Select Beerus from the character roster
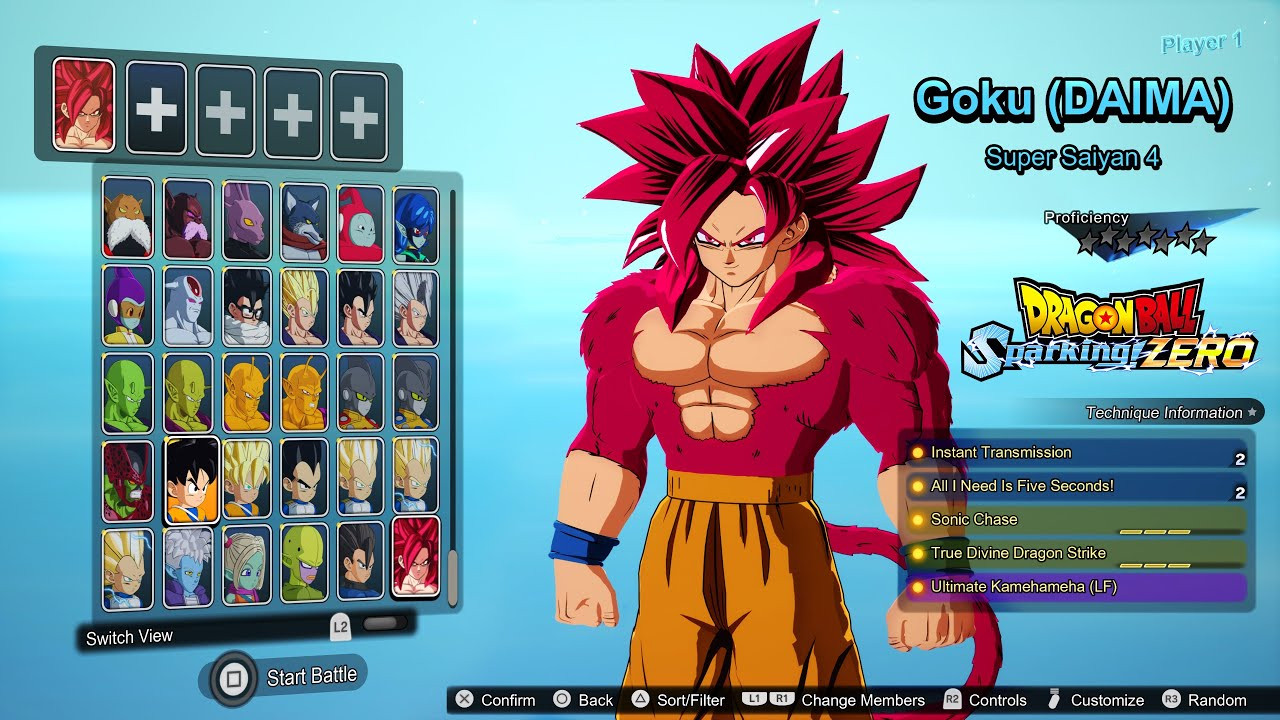The image size is (1280, 720). pos(246,219)
